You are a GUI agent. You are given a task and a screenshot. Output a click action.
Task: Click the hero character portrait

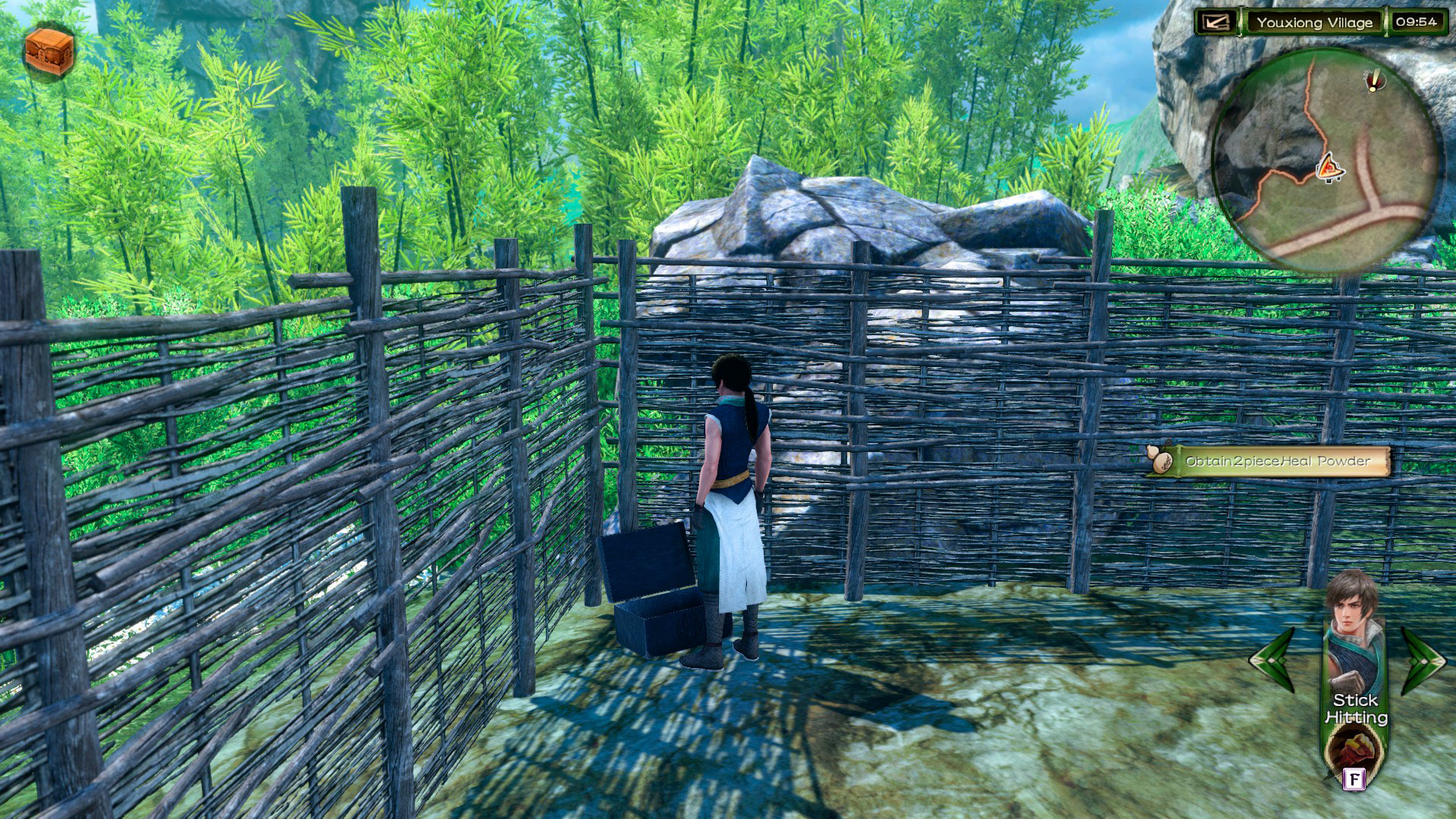pos(1353,629)
